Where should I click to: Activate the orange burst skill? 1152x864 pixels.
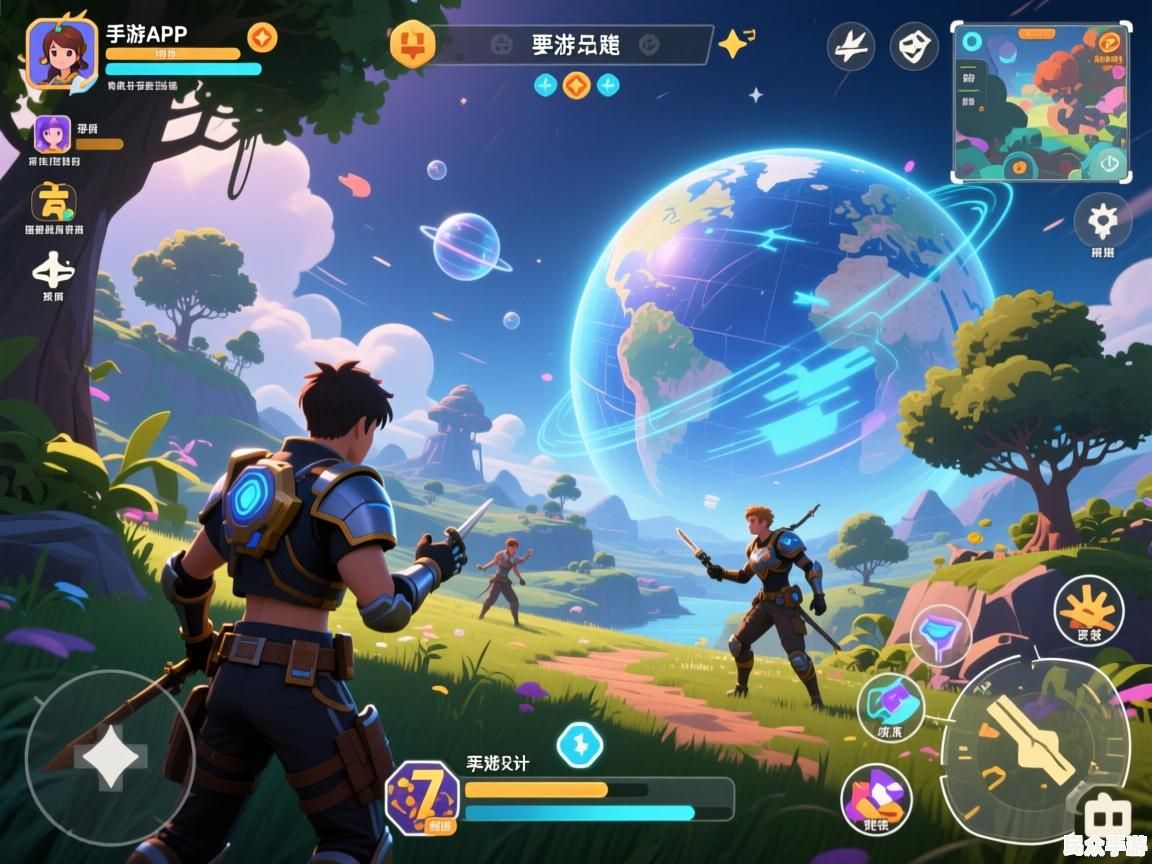1088,609
